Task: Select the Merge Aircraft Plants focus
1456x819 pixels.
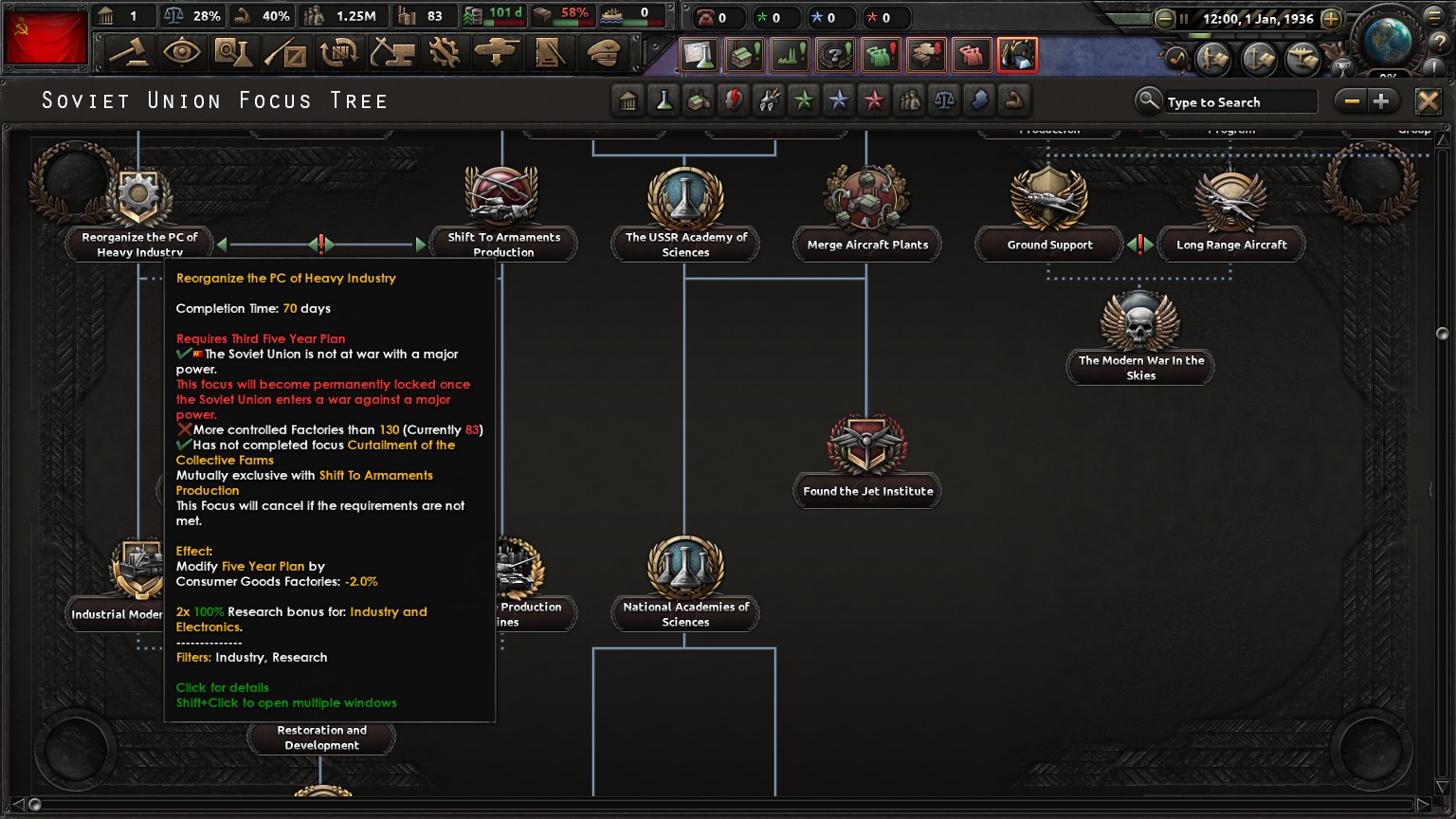Action: click(x=865, y=201)
